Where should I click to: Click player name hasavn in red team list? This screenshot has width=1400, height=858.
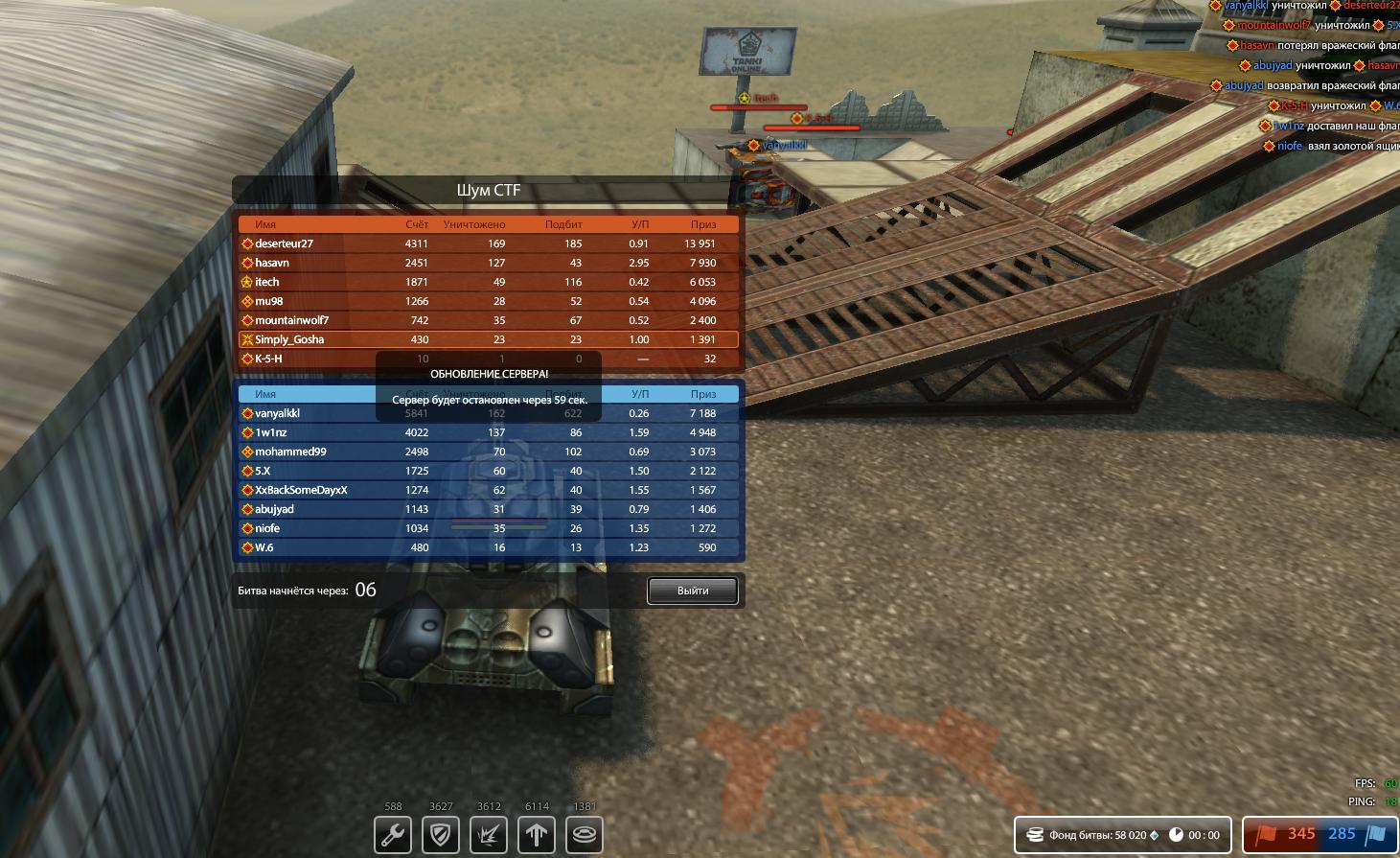(272, 262)
